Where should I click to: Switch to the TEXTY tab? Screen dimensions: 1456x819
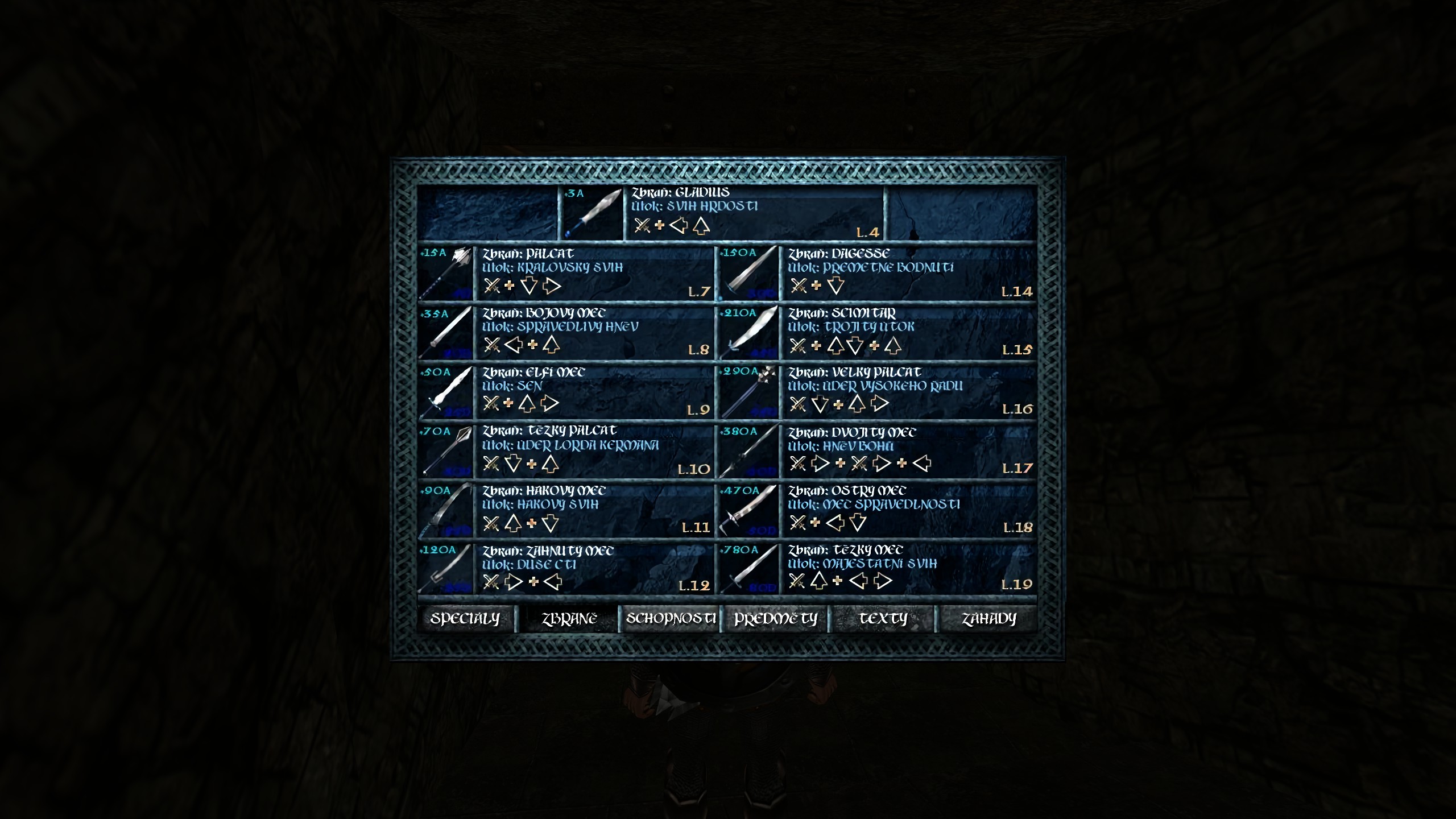[x=883, y=619]
